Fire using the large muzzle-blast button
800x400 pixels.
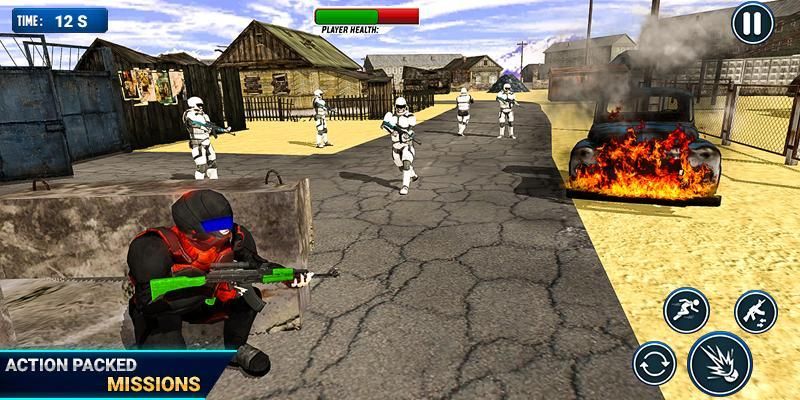coord(720,363)
